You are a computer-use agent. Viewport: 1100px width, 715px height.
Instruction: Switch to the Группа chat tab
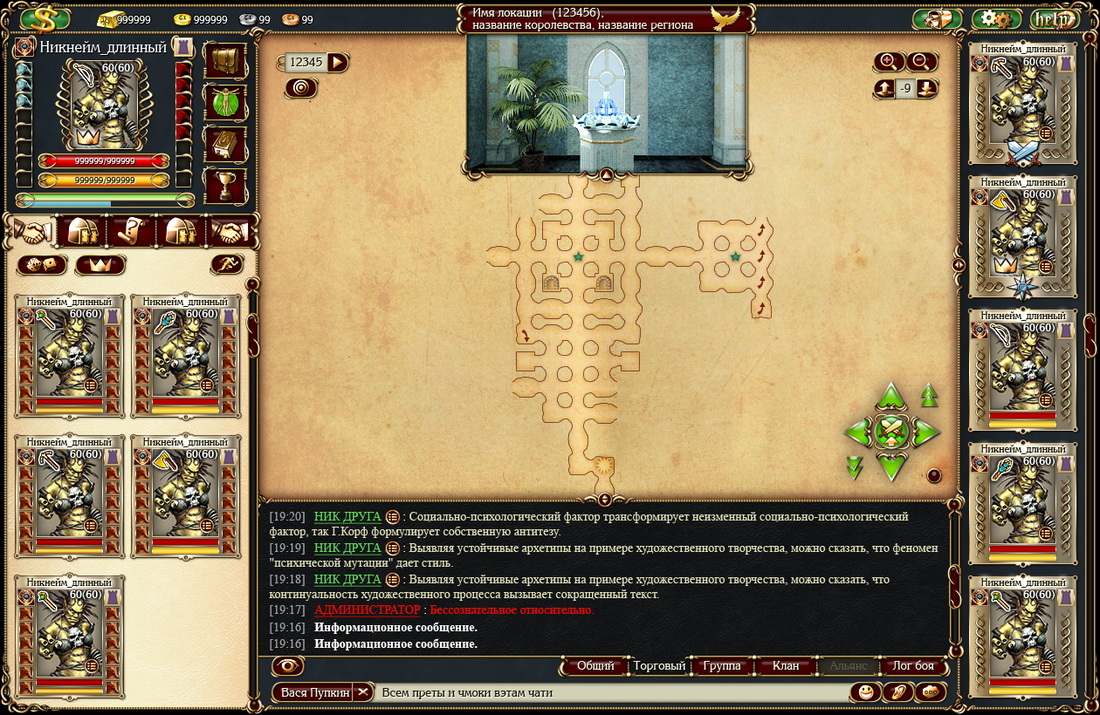coord(722,666)
